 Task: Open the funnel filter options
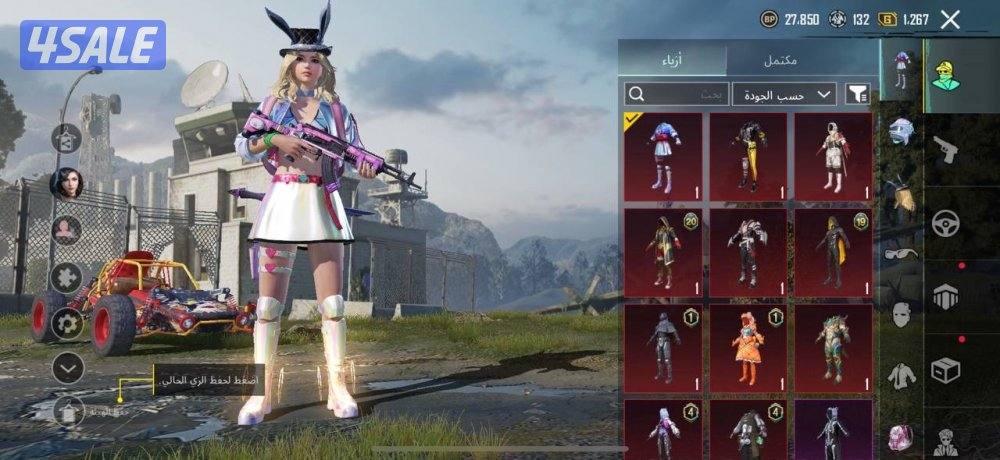[x=858, y=94]
